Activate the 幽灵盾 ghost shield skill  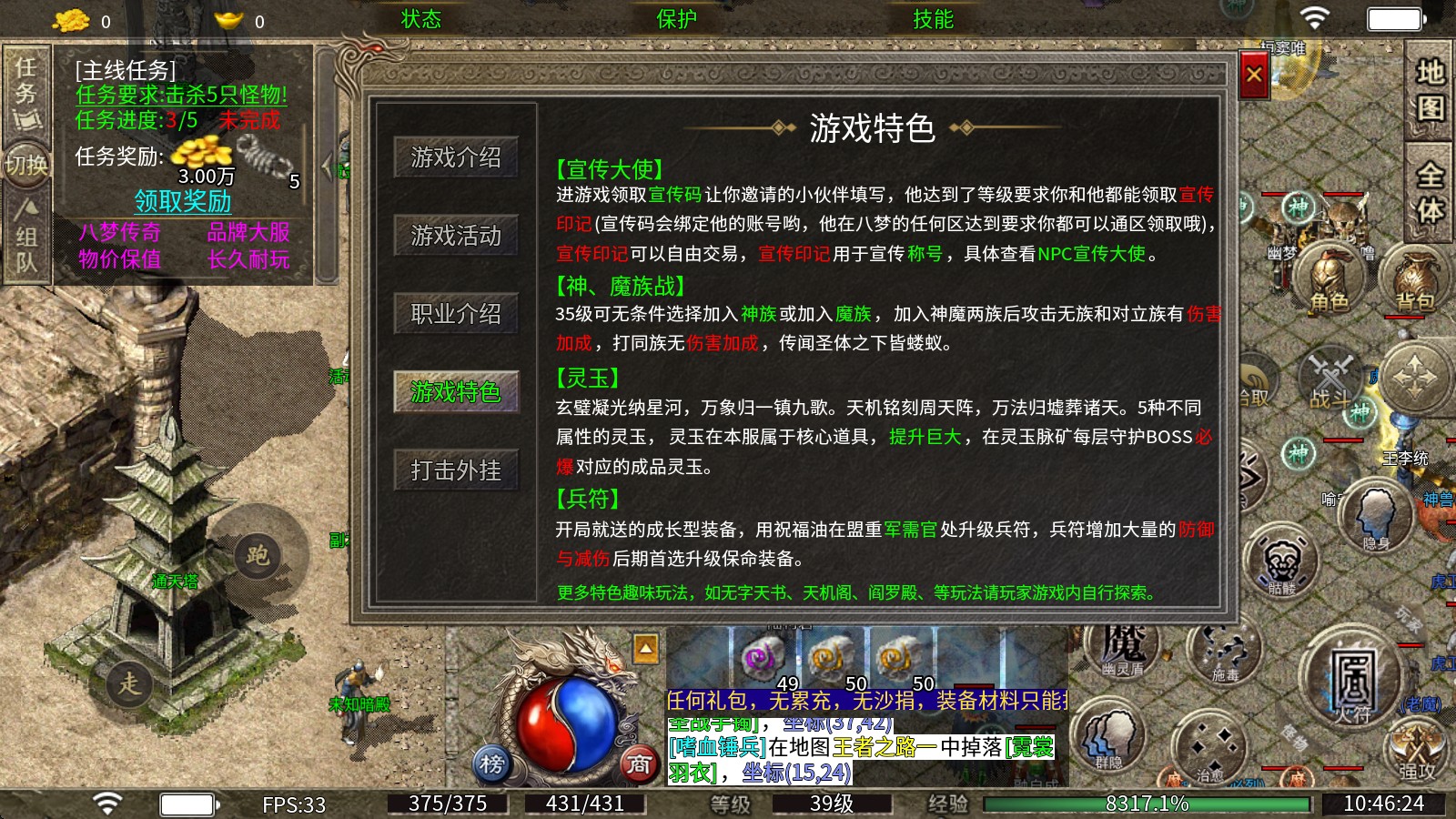1121,653
